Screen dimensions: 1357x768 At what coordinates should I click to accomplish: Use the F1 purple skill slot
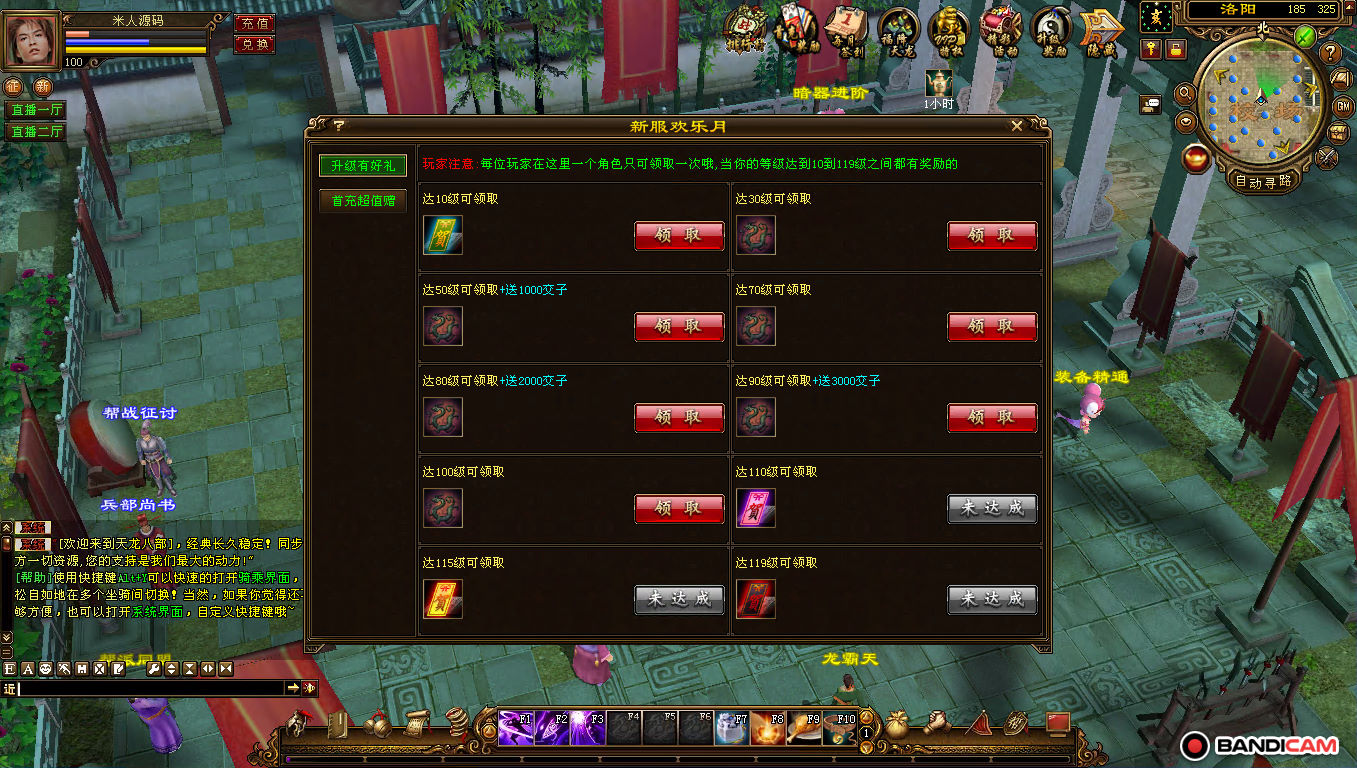click(x=516, y=727)
